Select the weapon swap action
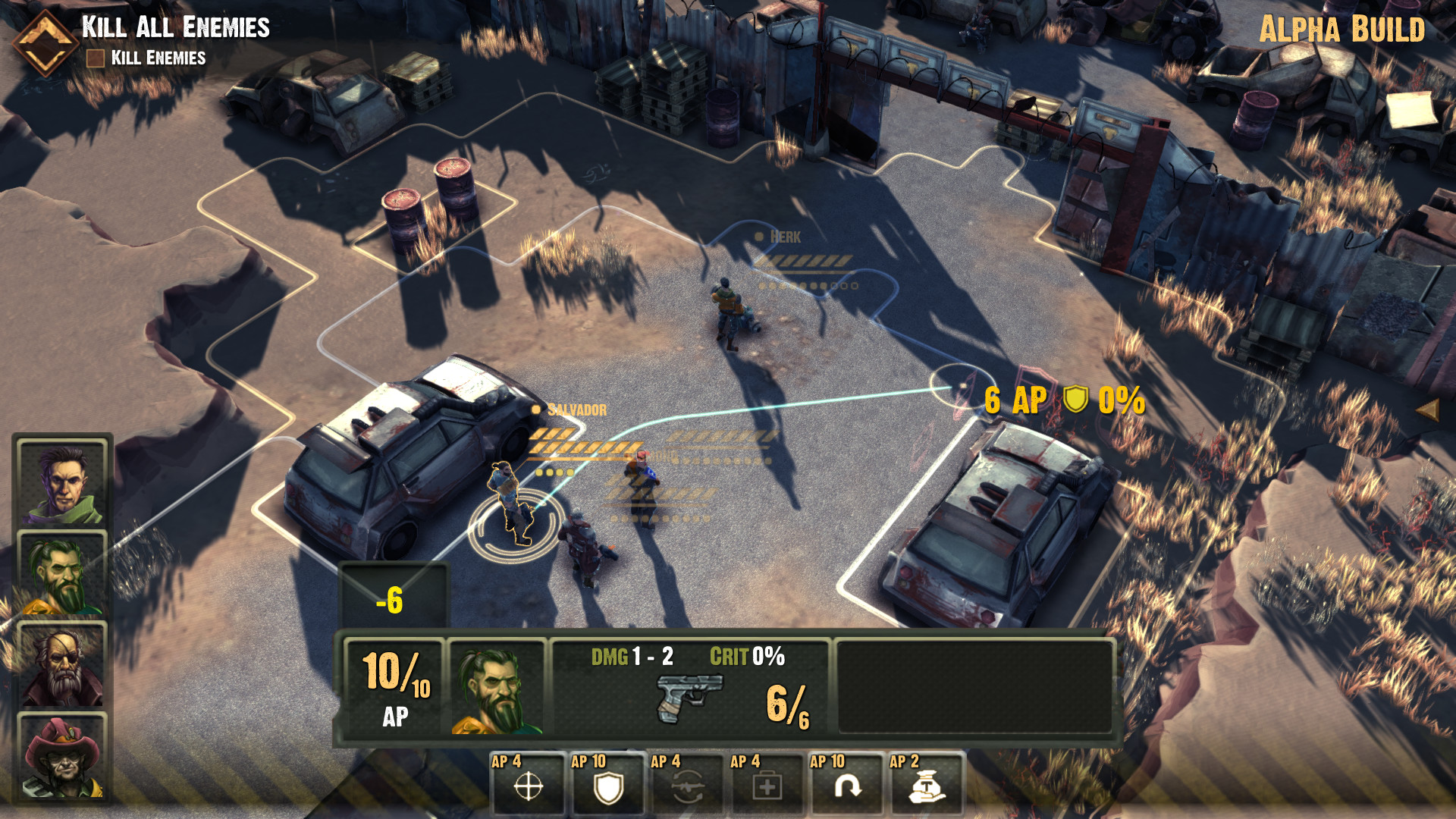This screenshot has height=819, width=1456. pyautogui.click(x=687, y=786)
